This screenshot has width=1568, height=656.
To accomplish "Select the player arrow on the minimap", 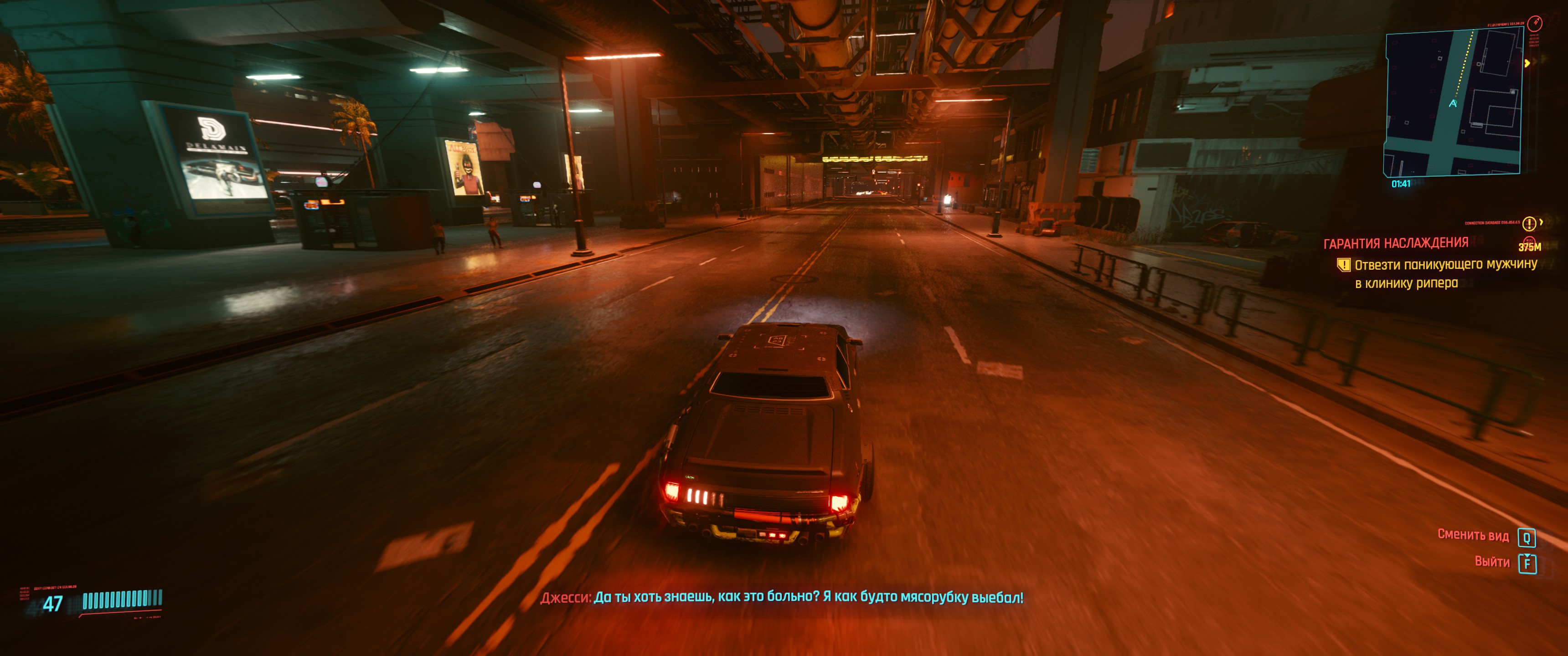I will [x=1453, y=104].
